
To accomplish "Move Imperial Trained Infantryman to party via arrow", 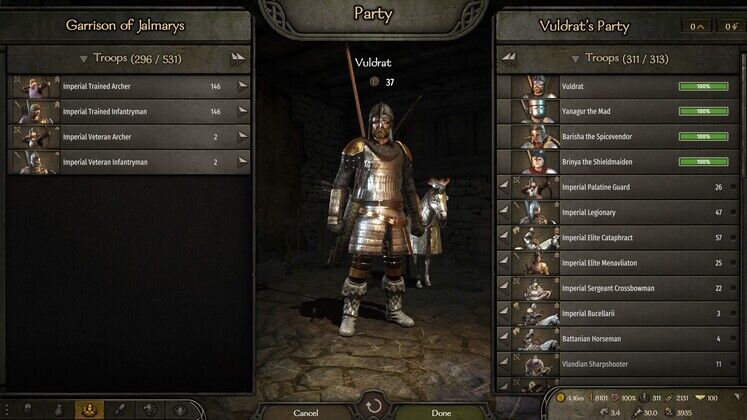I will point(242,112).
